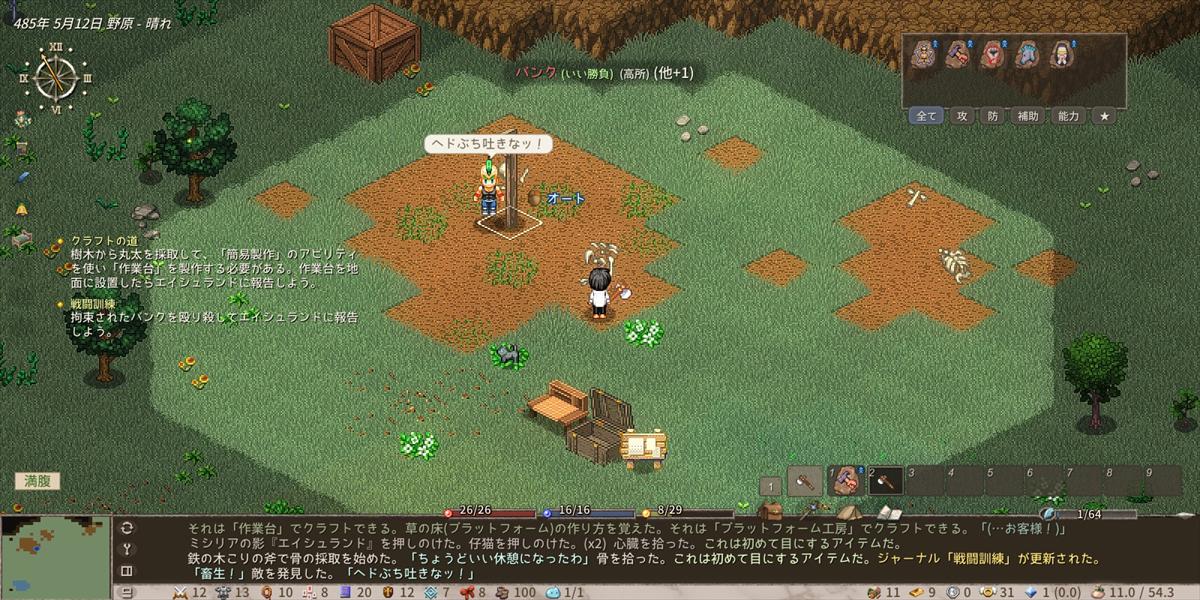Screen dimensions: 1200x600
Task: Open the backpack inventory icon
Action: coord(770,512)
